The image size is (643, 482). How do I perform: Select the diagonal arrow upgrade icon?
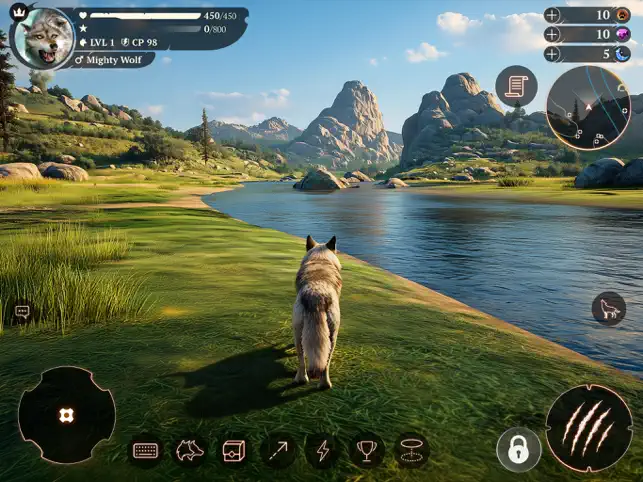pos(278,451)
